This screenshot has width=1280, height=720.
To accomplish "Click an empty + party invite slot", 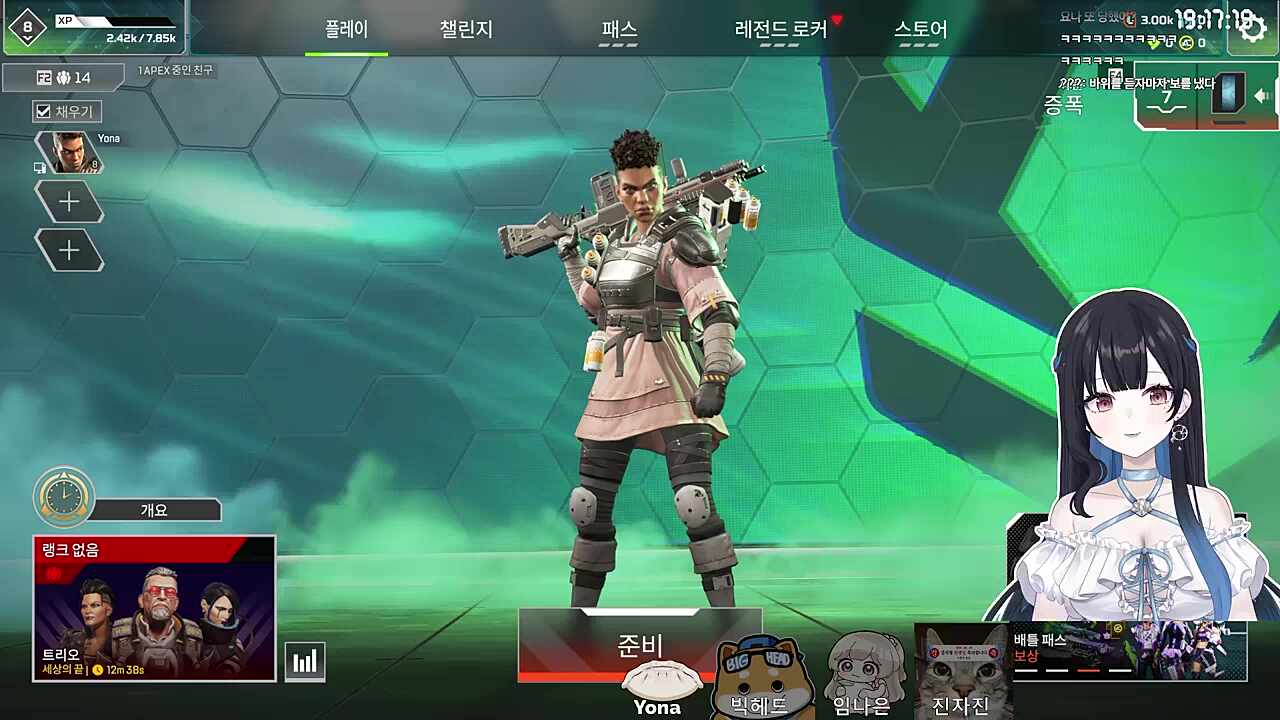I will tap(69, 202).
